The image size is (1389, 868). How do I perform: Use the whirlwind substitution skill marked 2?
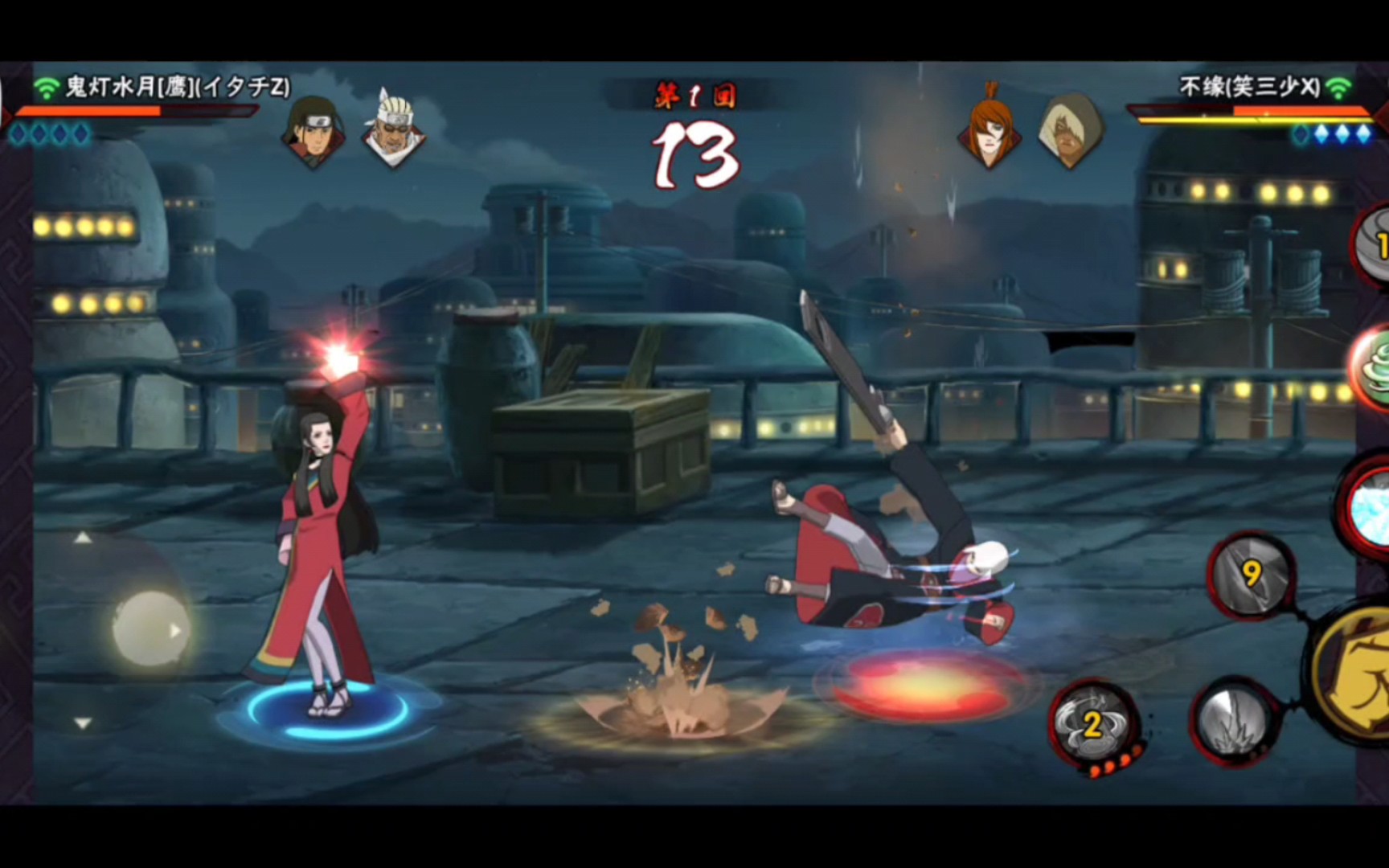(1093, 723)
